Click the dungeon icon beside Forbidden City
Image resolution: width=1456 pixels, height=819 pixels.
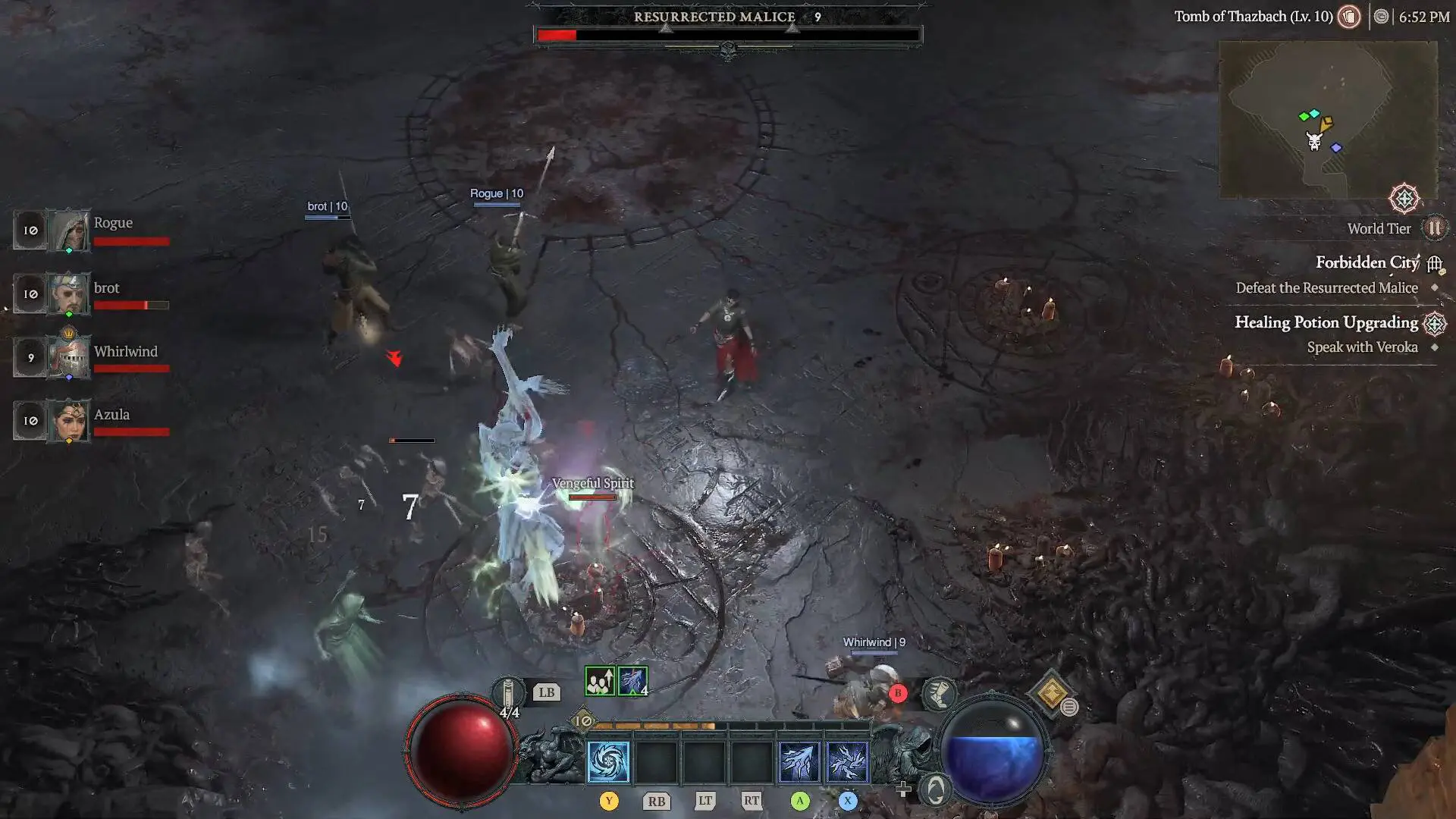point(1435,263)
